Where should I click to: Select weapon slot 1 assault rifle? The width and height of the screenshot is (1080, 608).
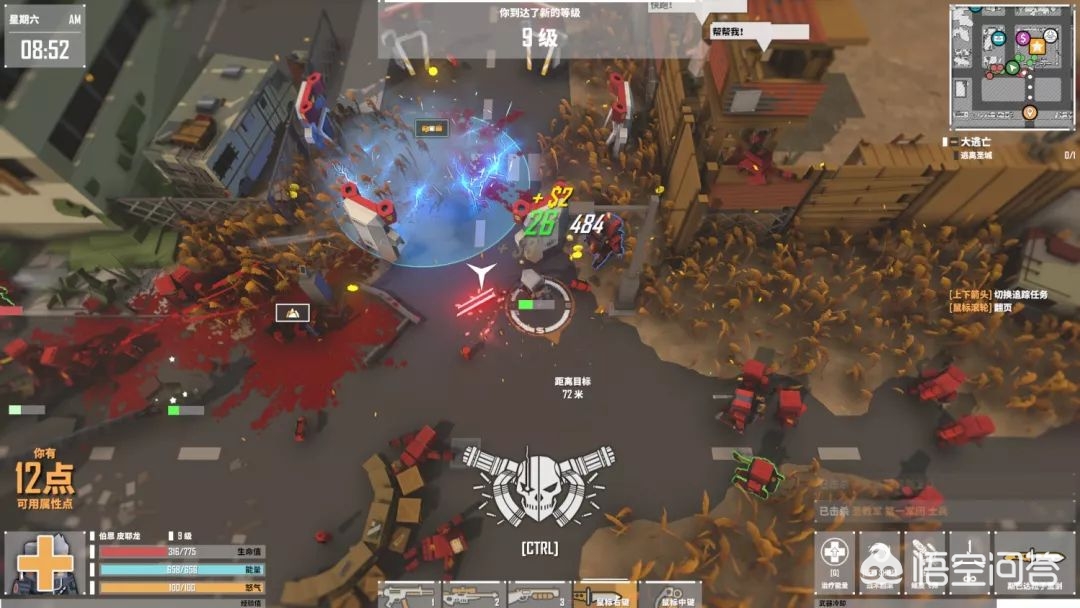click(408, 596)
